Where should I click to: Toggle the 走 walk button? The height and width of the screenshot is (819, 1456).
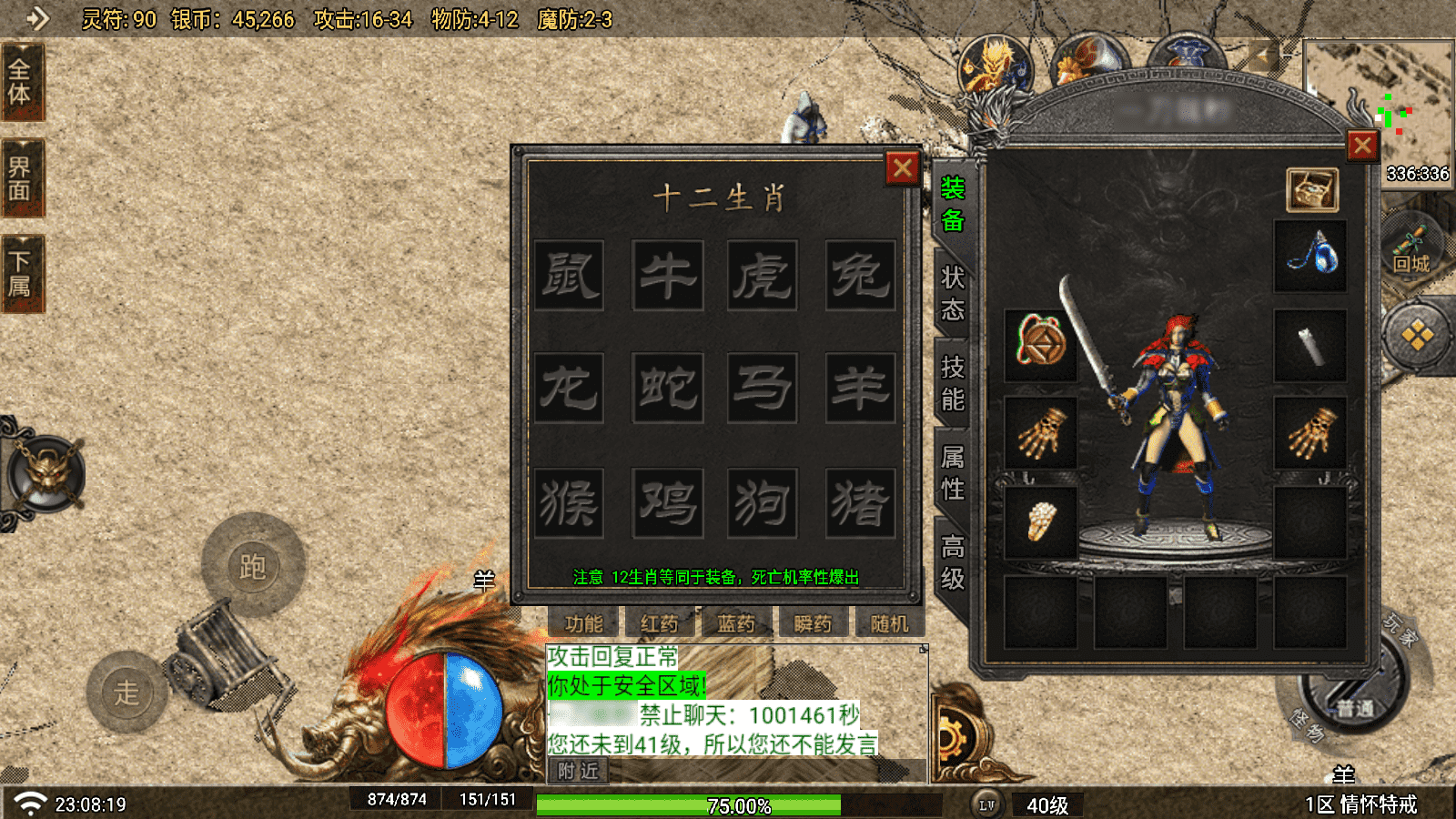pyautogui.click(x=127, y=693)
